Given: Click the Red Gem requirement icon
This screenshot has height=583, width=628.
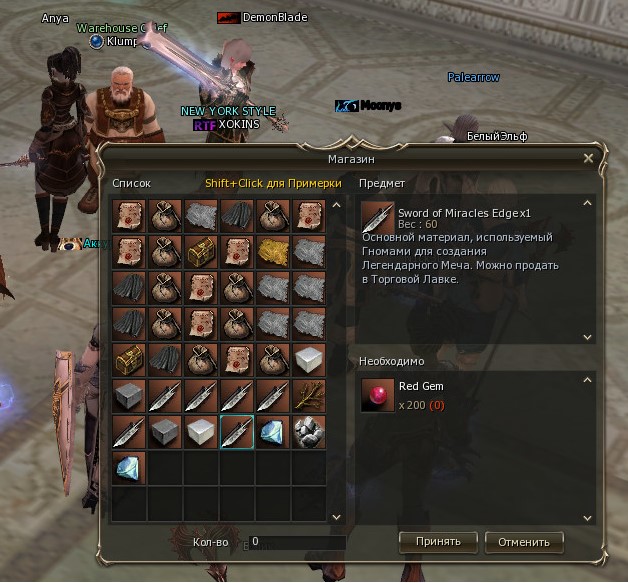Looking at the screenshot, I should coord(377,395).
